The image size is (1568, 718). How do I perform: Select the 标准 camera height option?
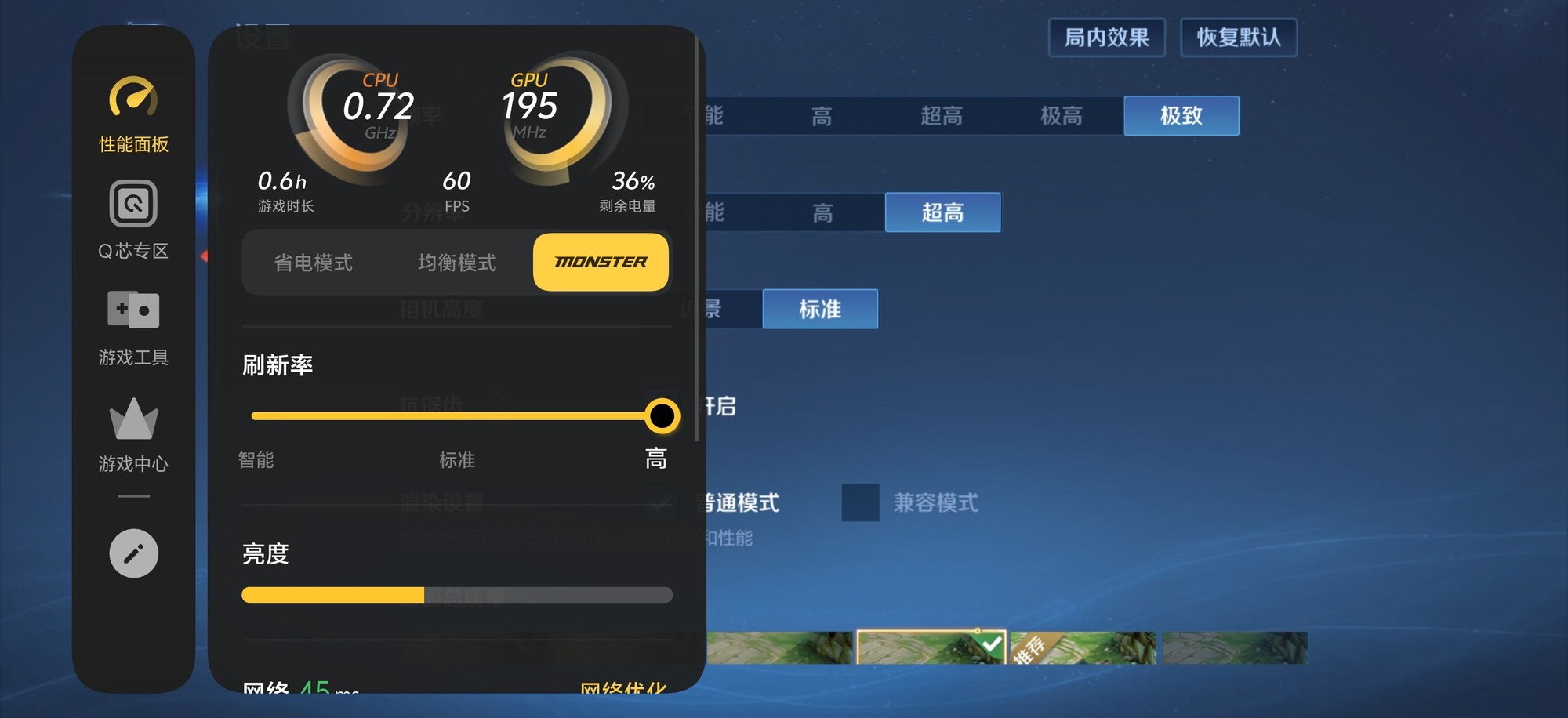click(819, 310)
